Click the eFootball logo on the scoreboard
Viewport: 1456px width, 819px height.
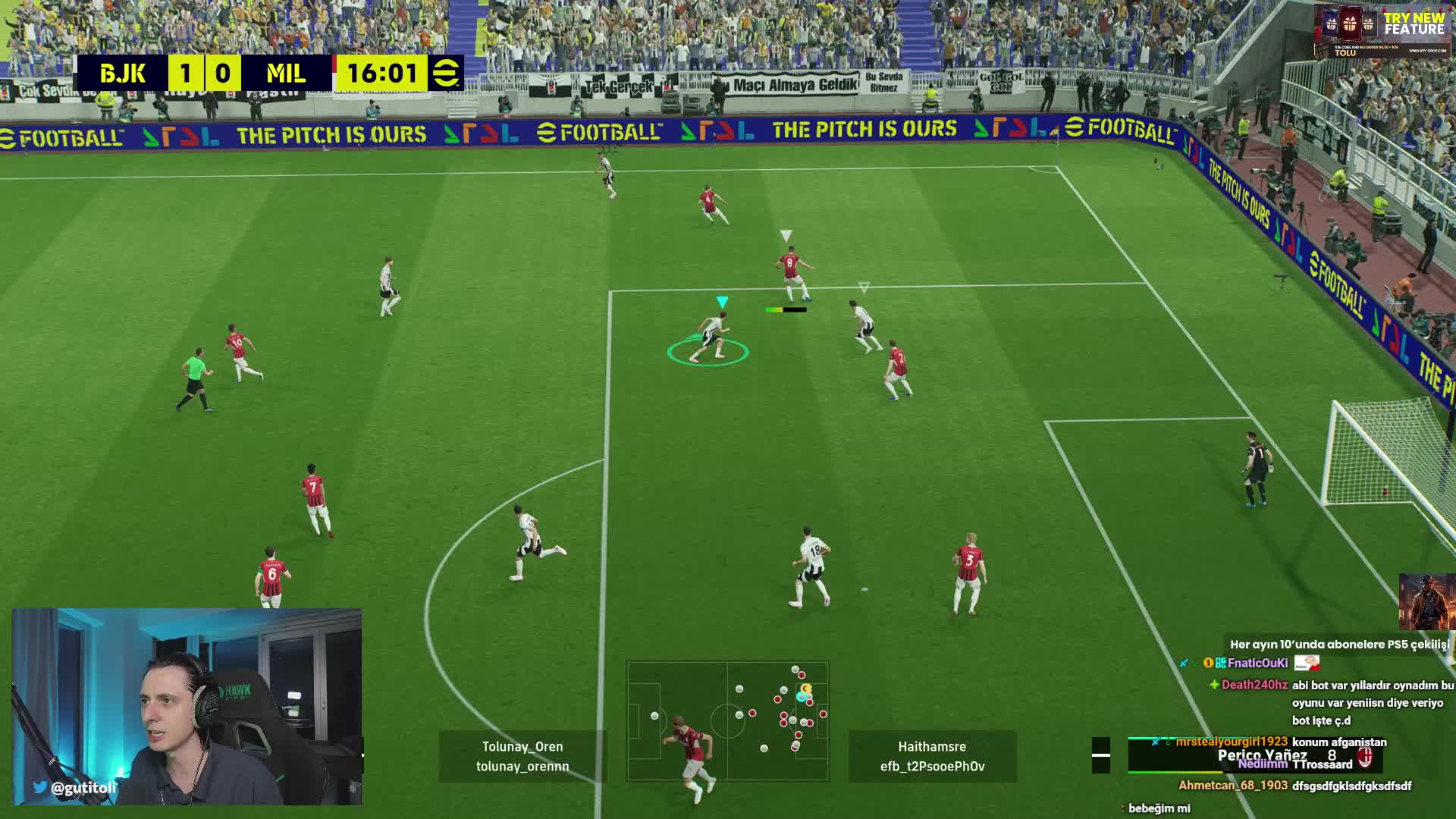click(x=446, y=74)
